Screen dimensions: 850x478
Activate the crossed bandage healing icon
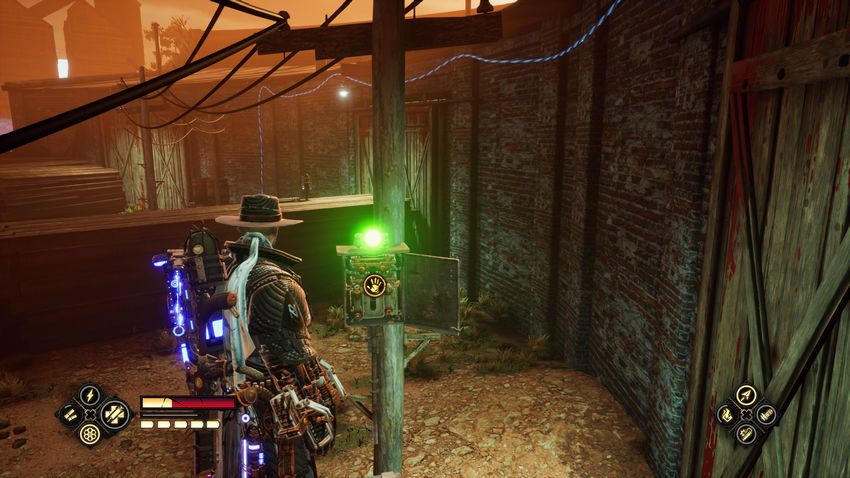tap(112, 414)
